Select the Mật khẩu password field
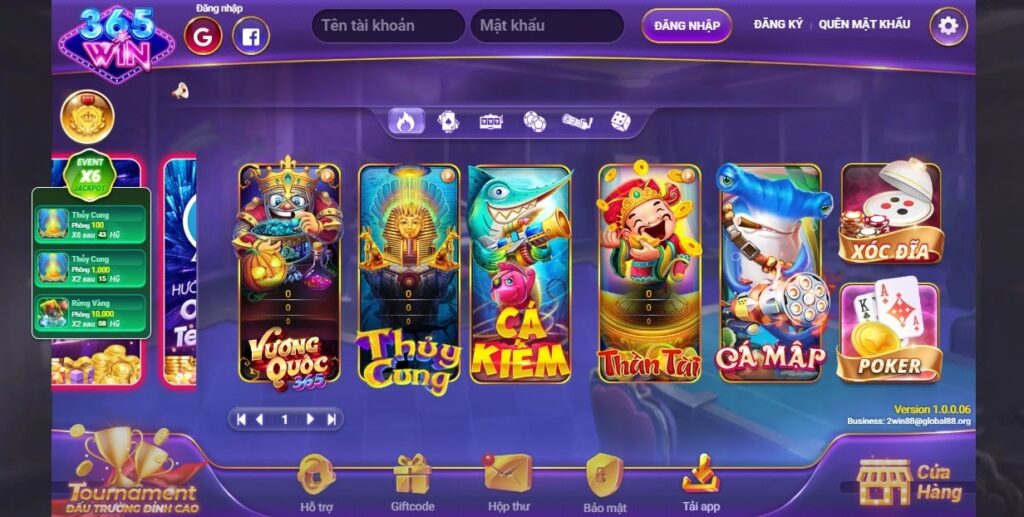 click(546, 26)
